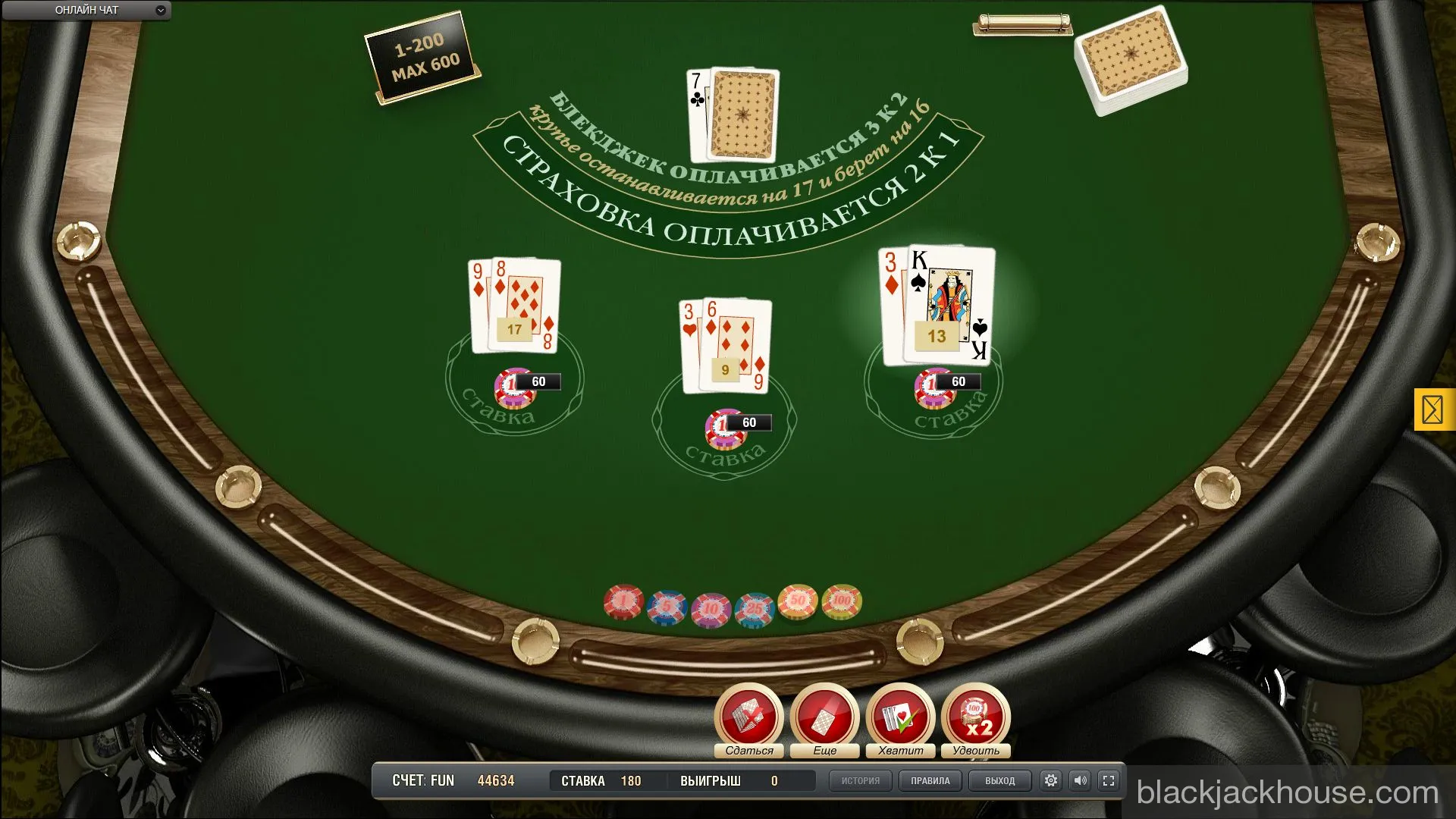This screenshot has height=819, width=1456.
Task: Pick the 10 value chip
Action: [x=711, y=609]
